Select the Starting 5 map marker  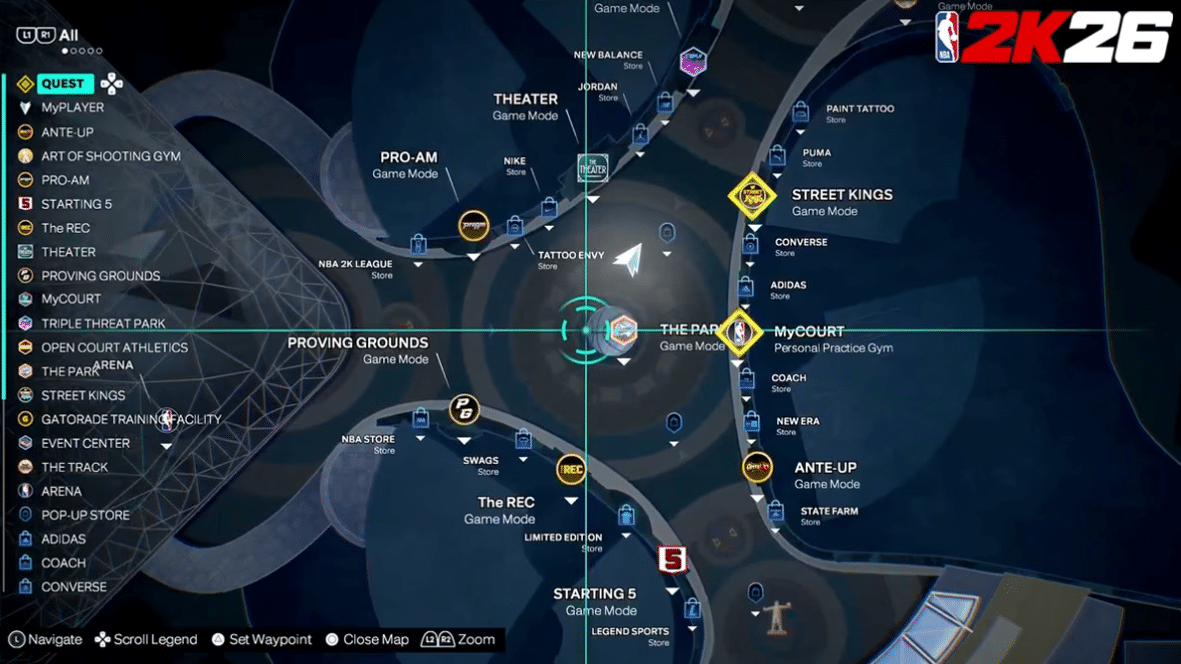pos(673,560)
